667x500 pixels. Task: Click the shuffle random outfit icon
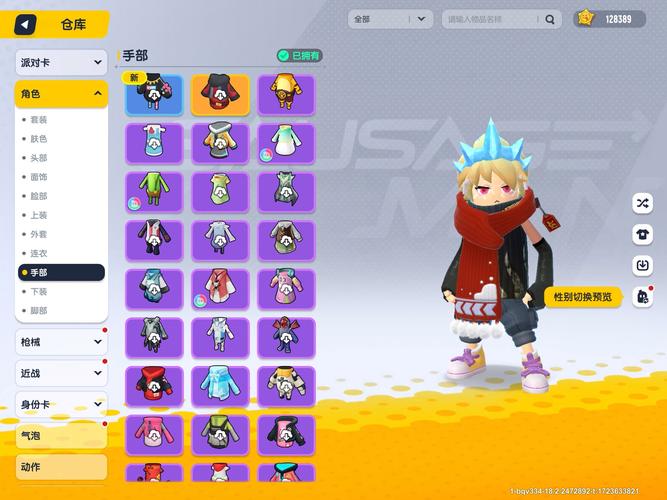tap(641, 203)
